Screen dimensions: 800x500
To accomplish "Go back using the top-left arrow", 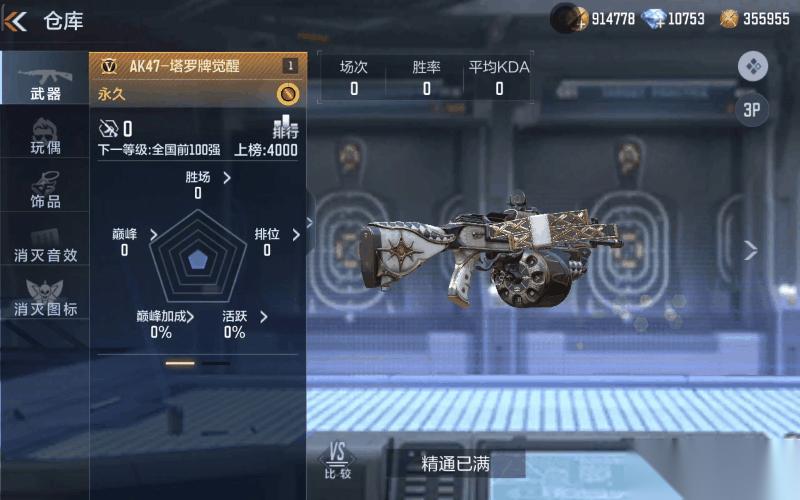I will click(15, 19).
